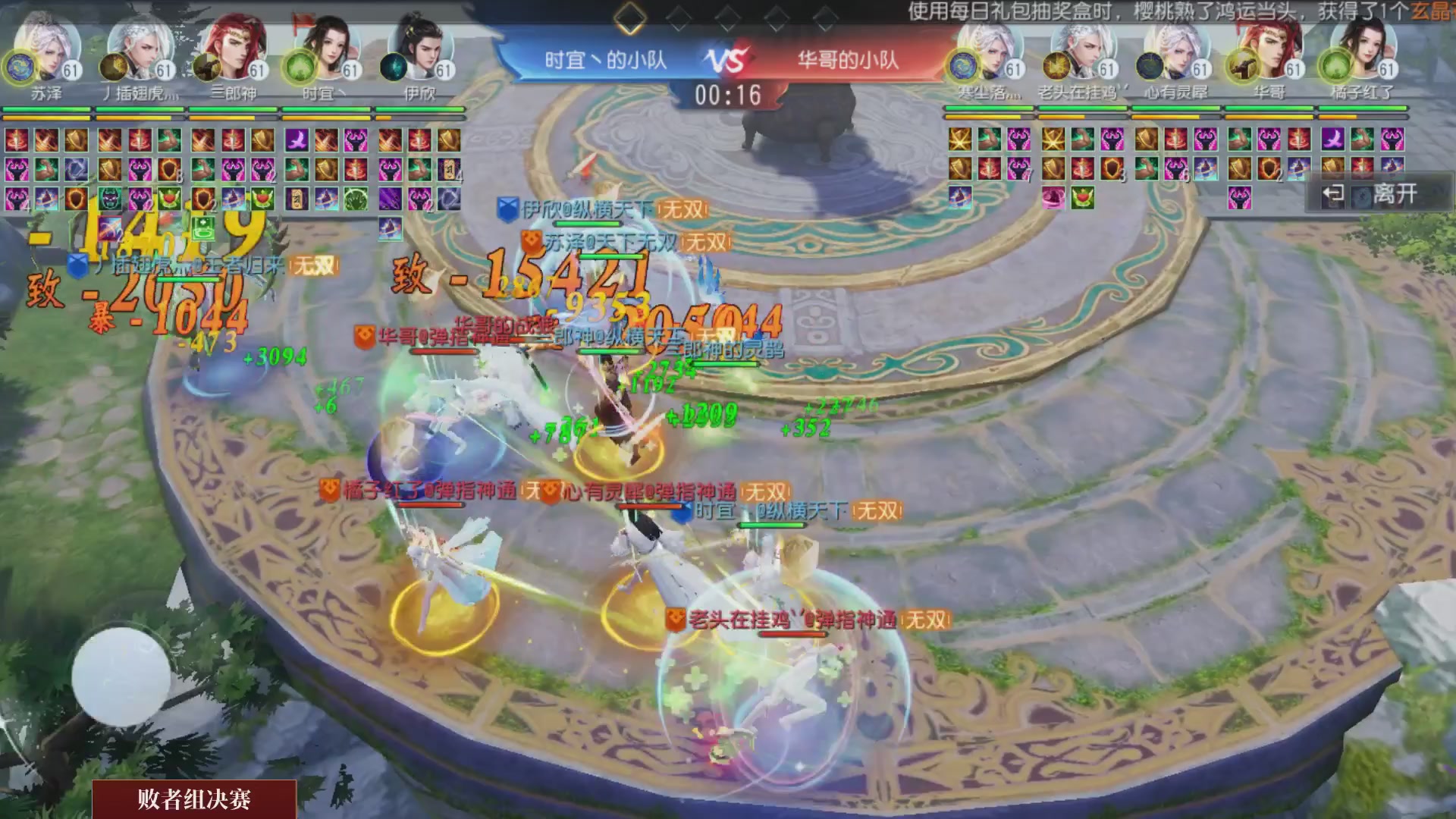
Task: Click the green heart emblem buff under 老头在挂鸡
Action: (1081, 198)
